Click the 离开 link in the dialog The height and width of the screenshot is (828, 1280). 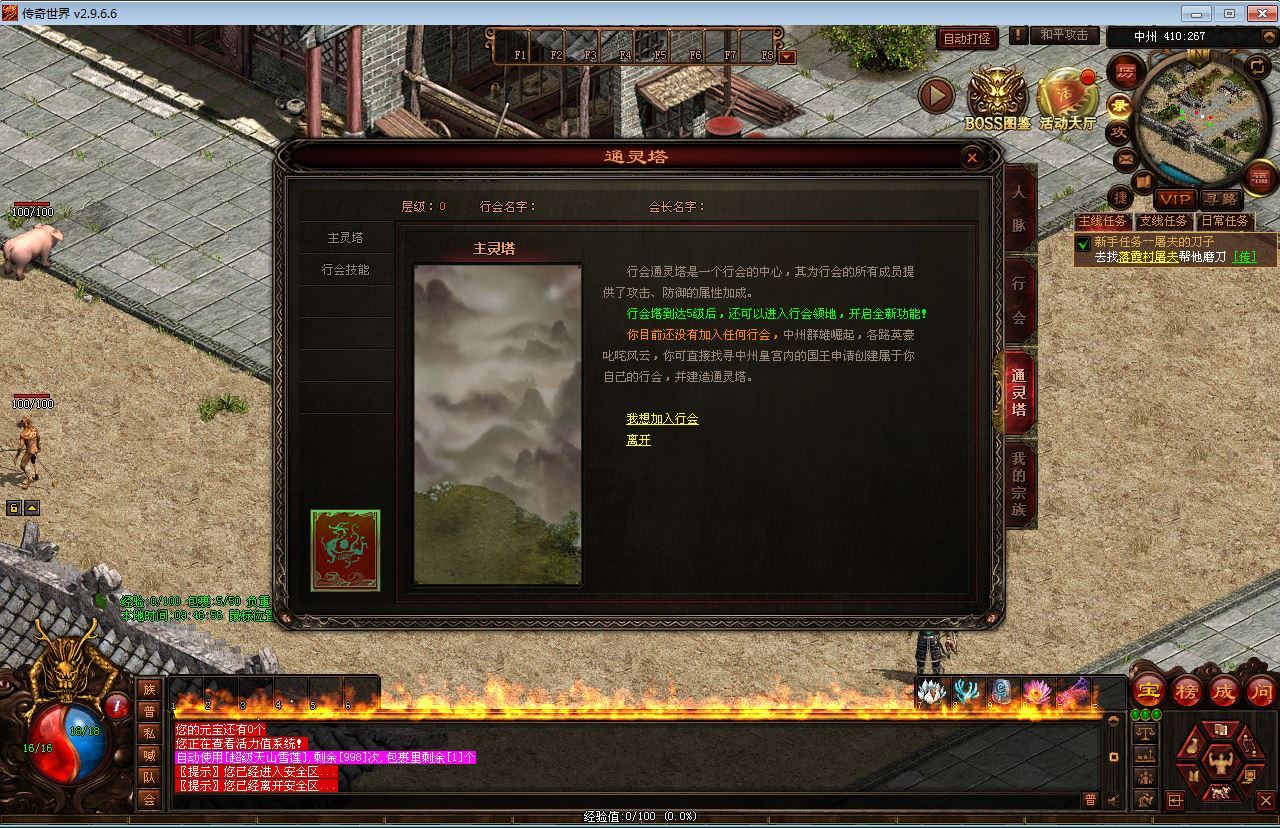pyautogui.click(x=637, y=441)
